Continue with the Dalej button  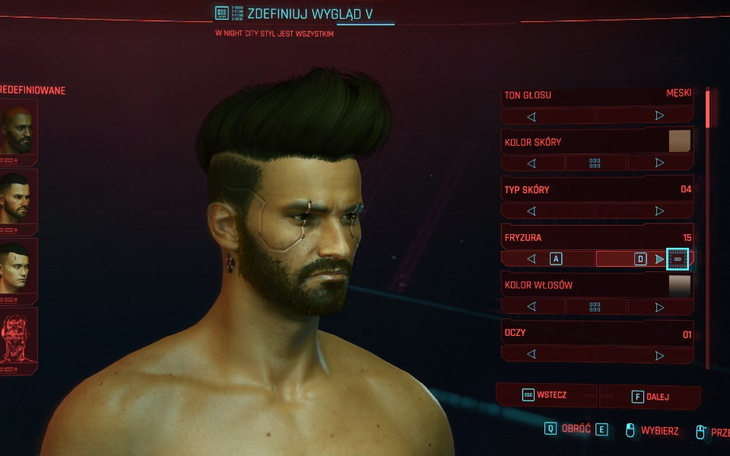651,396
